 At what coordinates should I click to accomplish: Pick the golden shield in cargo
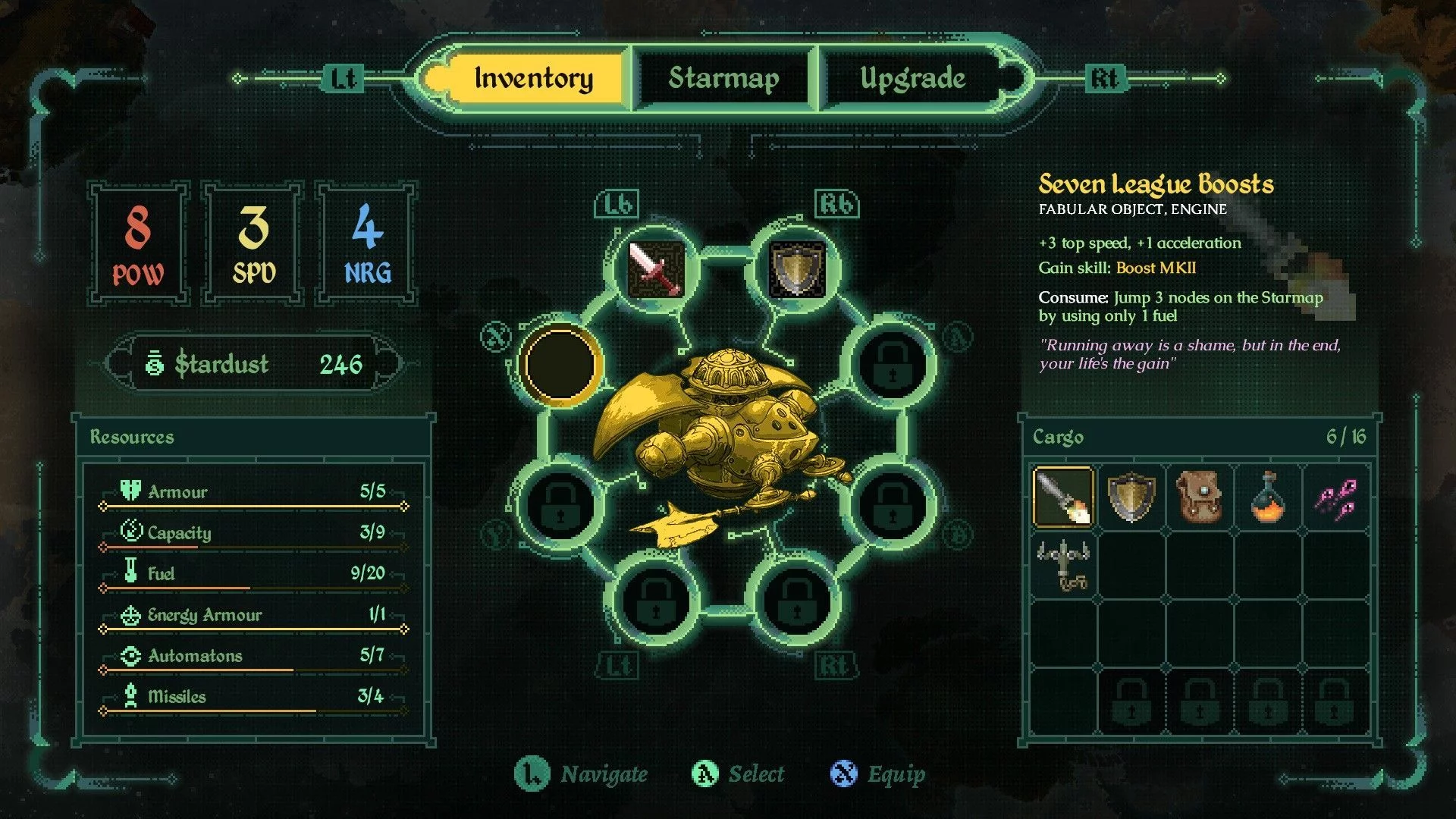point(1131,497)
